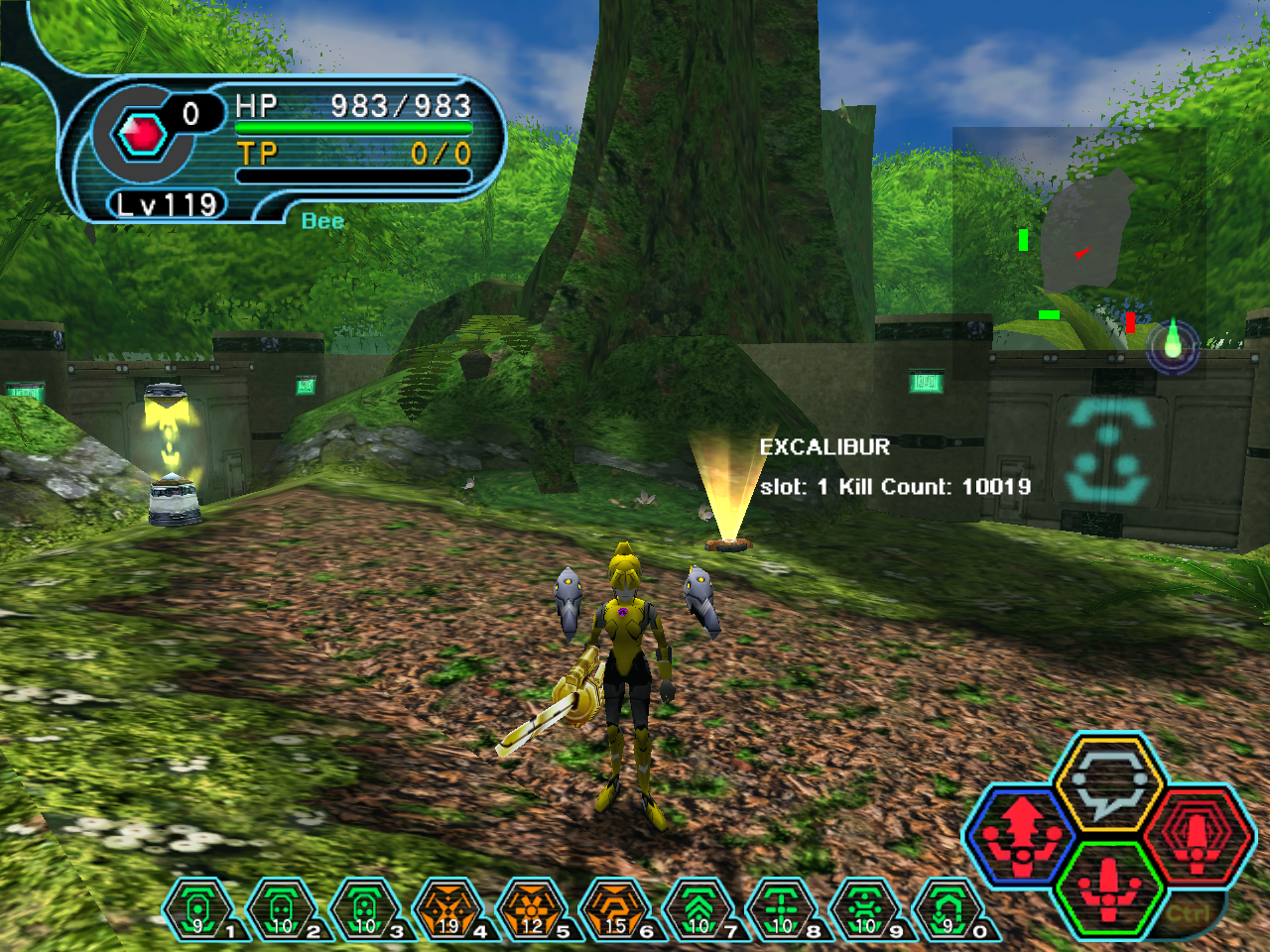Activate hotbar slot 3 item
The width and height of the screenshot is (1270, 952).
365,908
